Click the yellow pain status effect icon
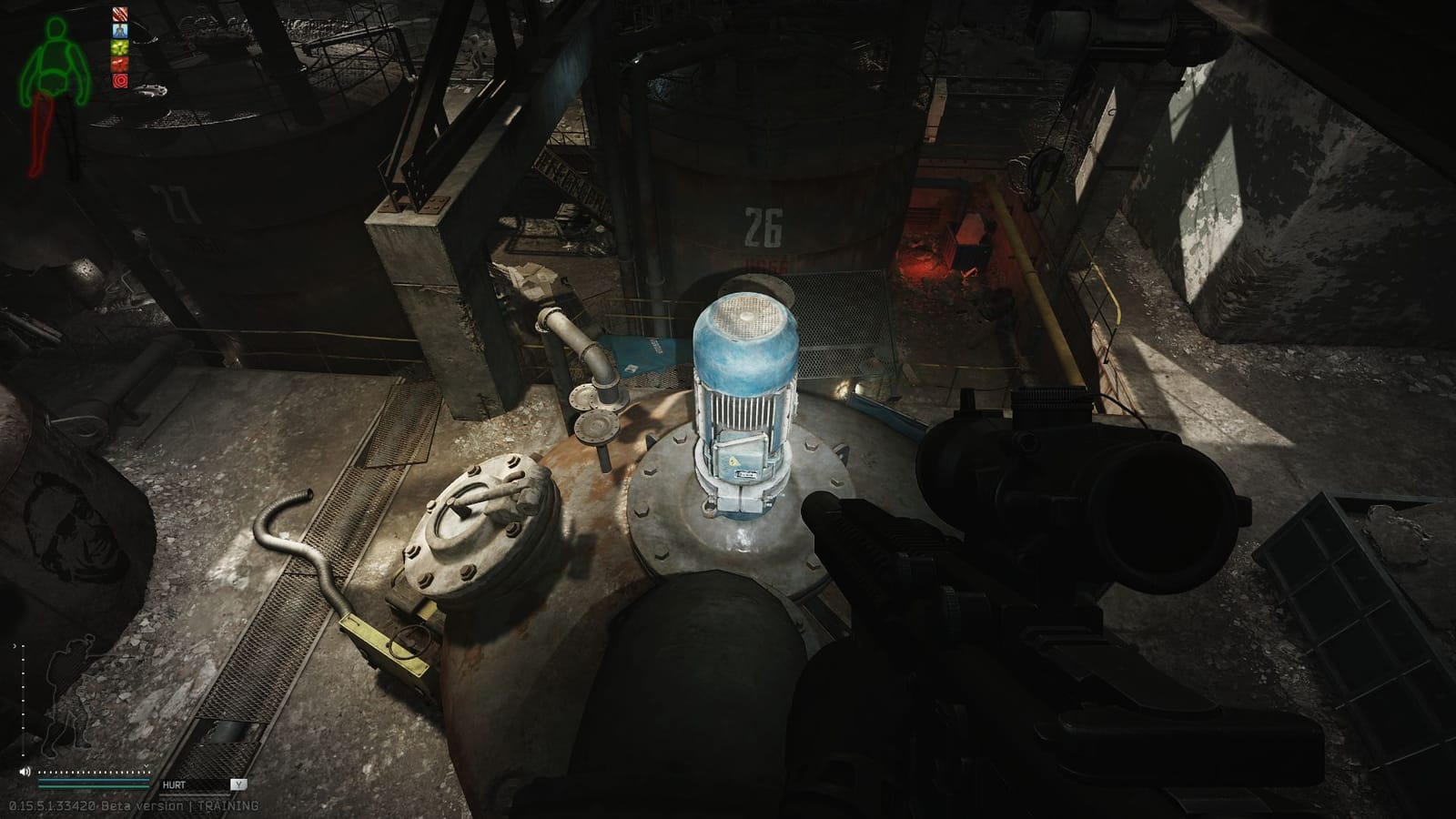Image resolution: width=1456 pixels, height=819 pixels. point(121,48)
